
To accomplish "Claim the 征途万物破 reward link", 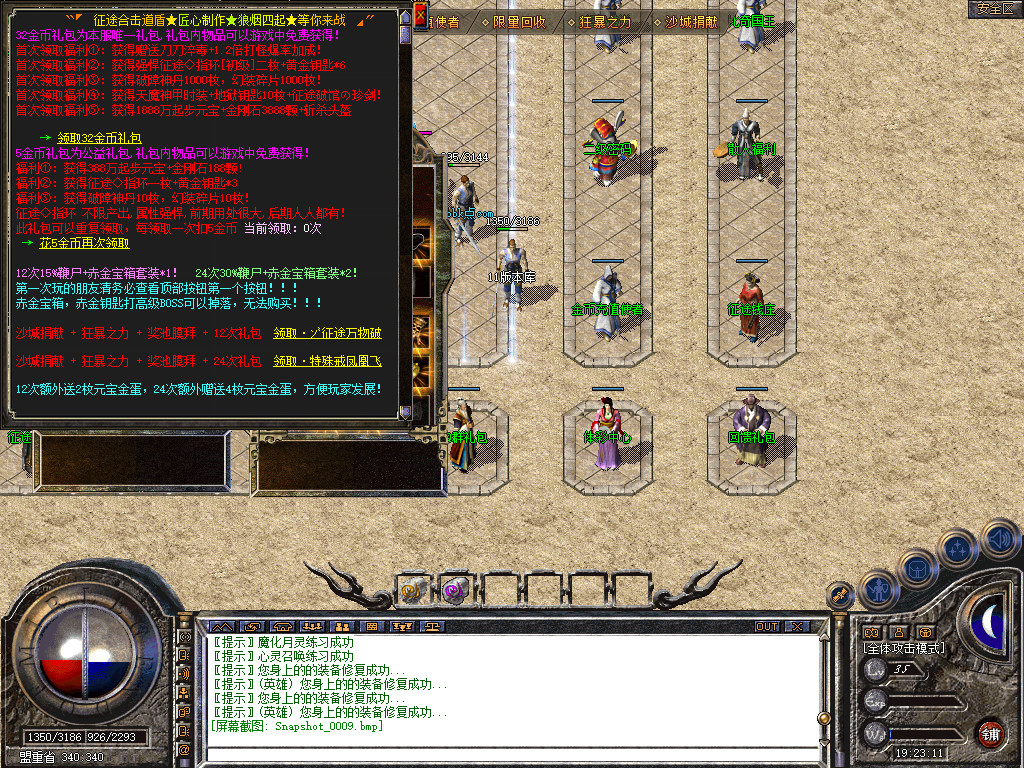I will (327, 333).
